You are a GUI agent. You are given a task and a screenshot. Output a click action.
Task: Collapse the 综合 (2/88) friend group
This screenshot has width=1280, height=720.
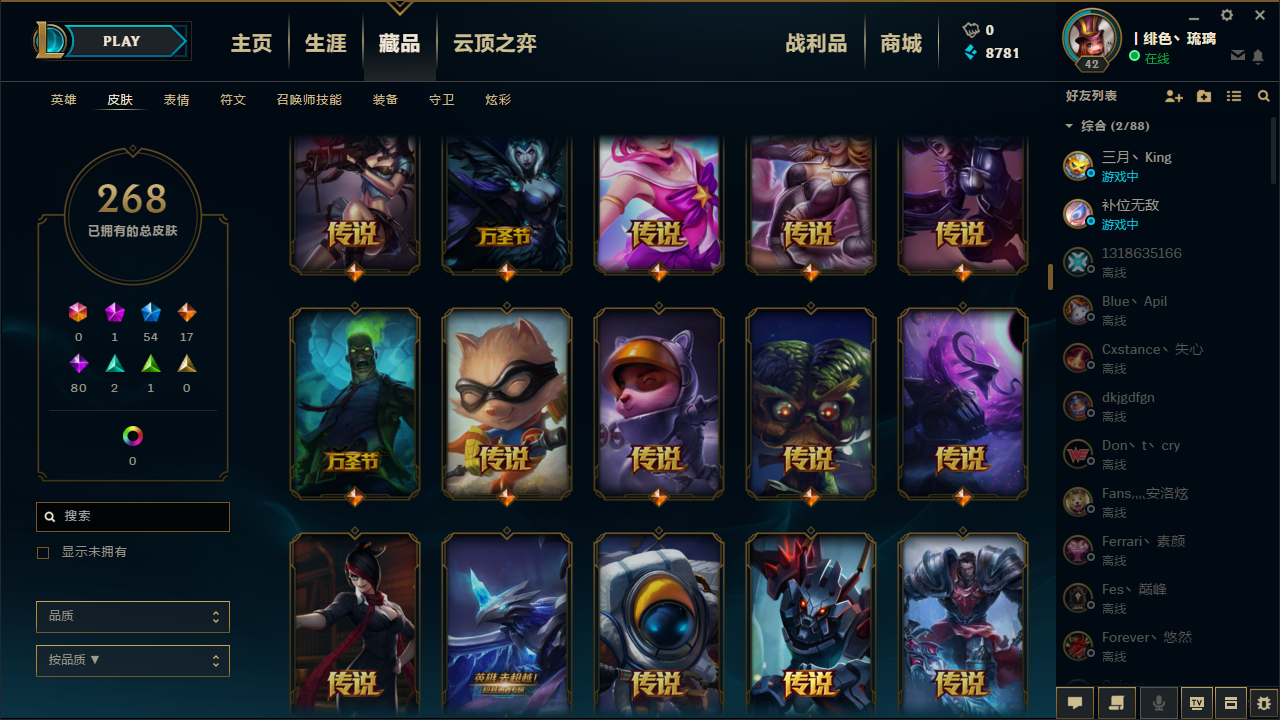[1068, 126]
